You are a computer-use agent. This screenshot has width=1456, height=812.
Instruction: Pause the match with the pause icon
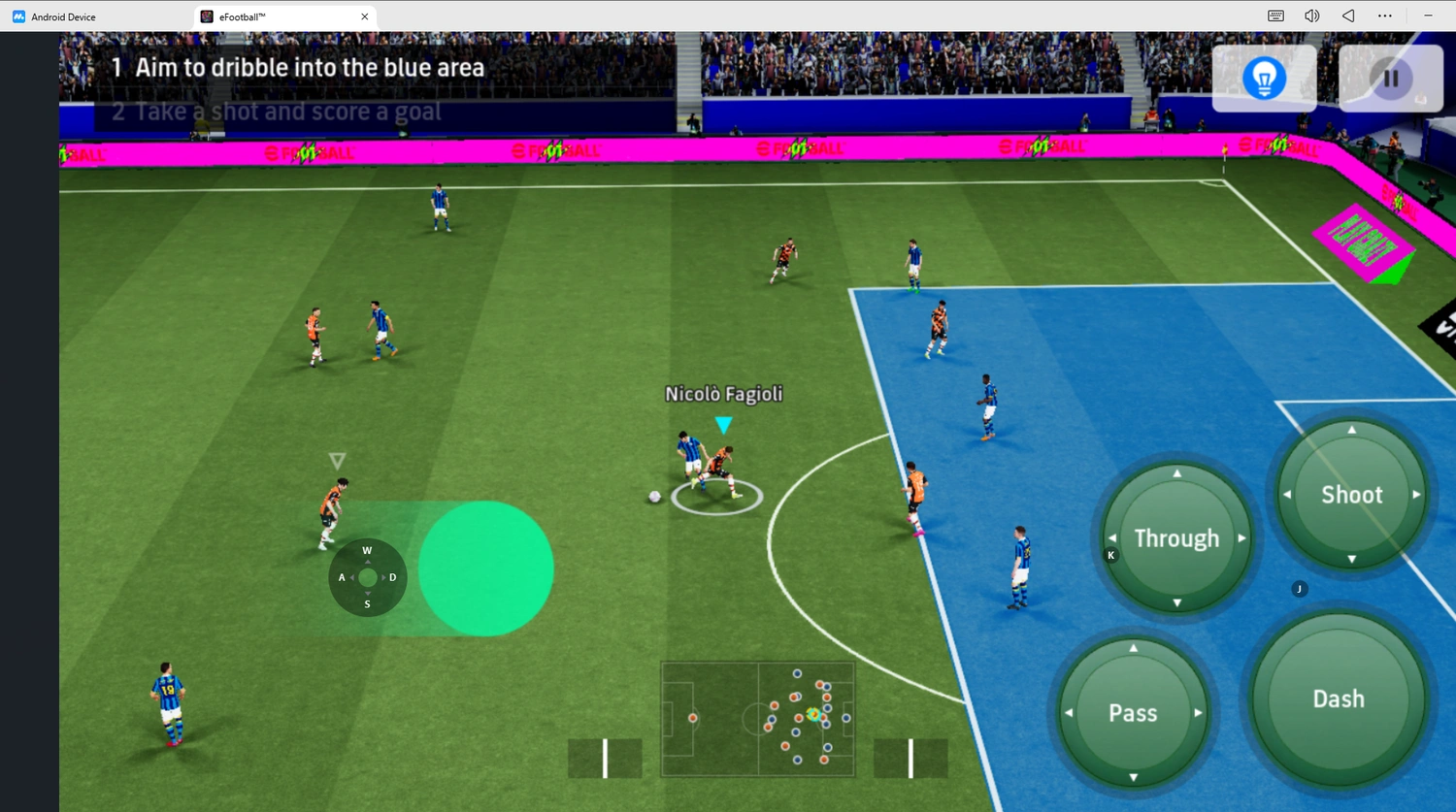pyautogui.click(x=1391, y=78)
